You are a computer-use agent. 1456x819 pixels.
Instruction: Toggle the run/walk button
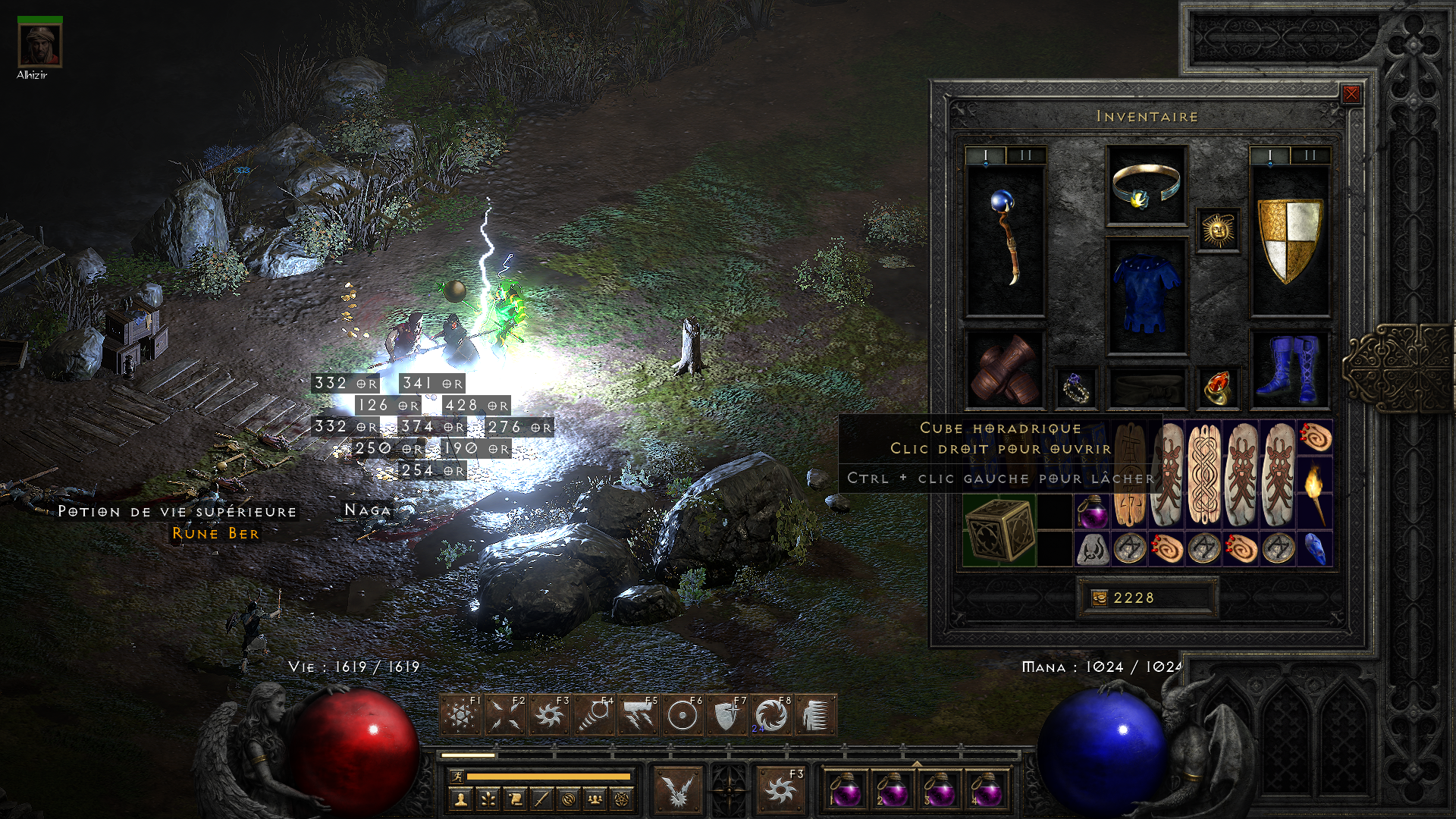tap(457, 777)
